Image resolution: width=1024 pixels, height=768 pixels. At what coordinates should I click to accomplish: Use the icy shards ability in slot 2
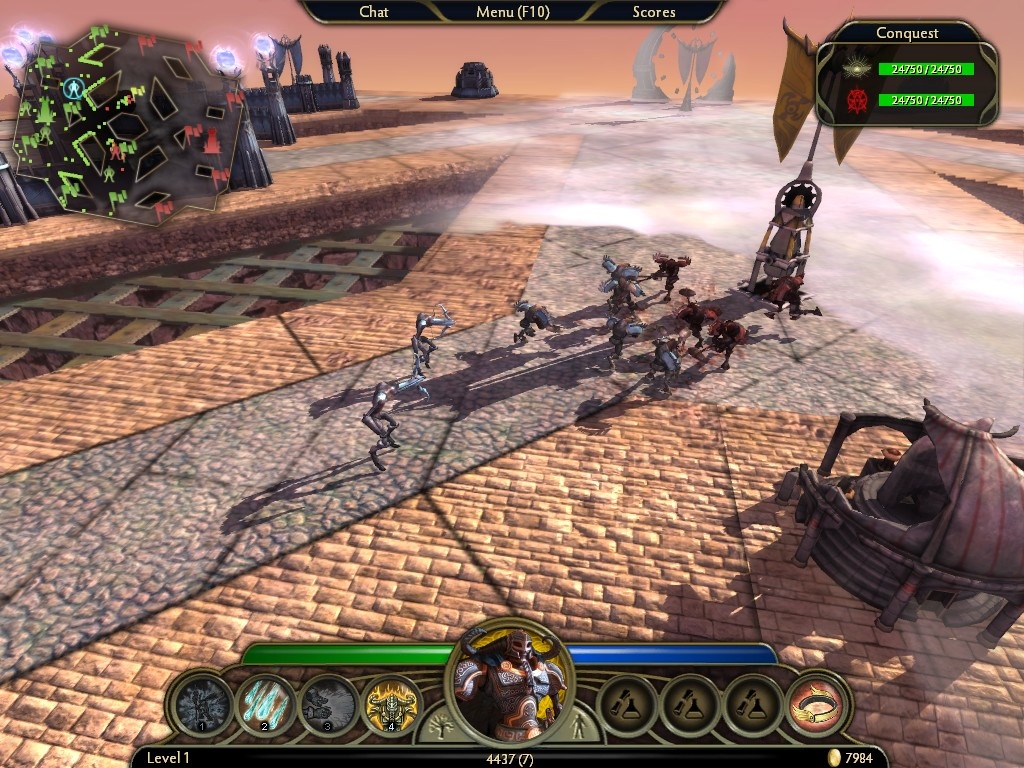(x=266, y=704)
